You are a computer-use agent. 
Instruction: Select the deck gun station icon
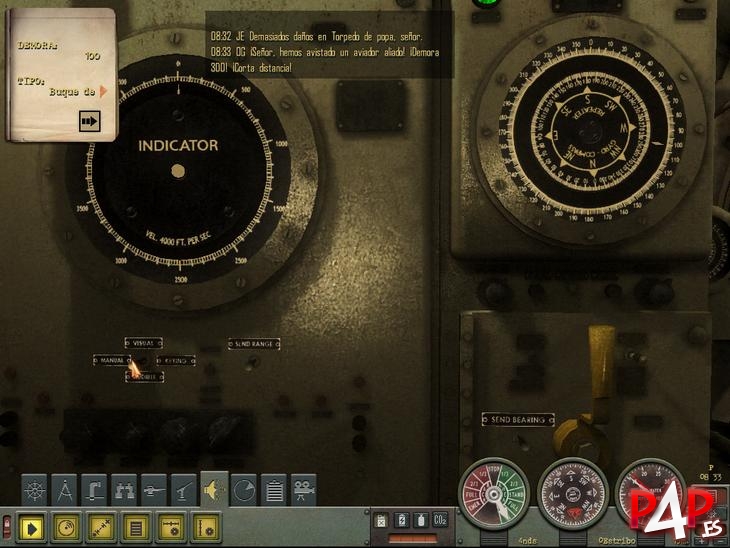tap(155, 489)
